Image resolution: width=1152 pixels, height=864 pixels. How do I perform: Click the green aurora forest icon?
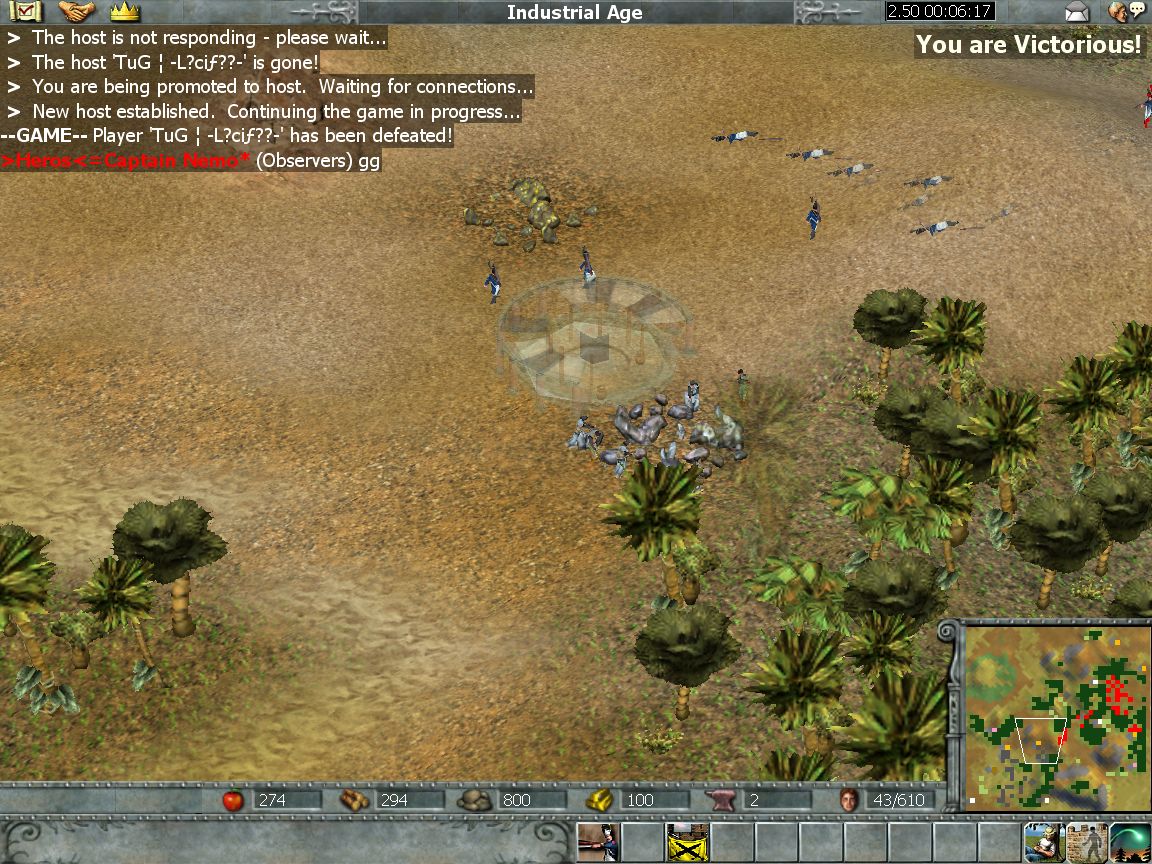1131,842
